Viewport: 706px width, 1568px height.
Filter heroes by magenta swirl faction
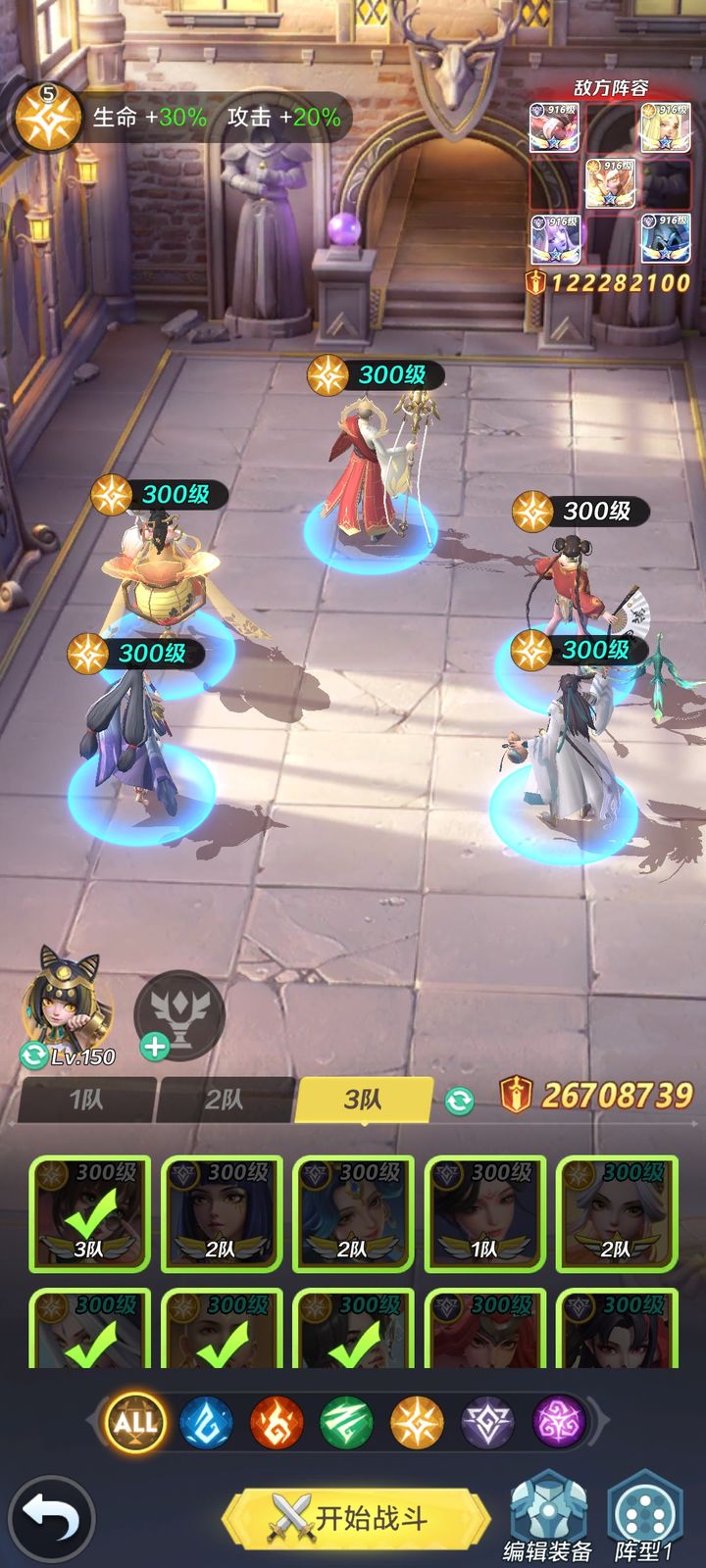tap(558, 1422)
